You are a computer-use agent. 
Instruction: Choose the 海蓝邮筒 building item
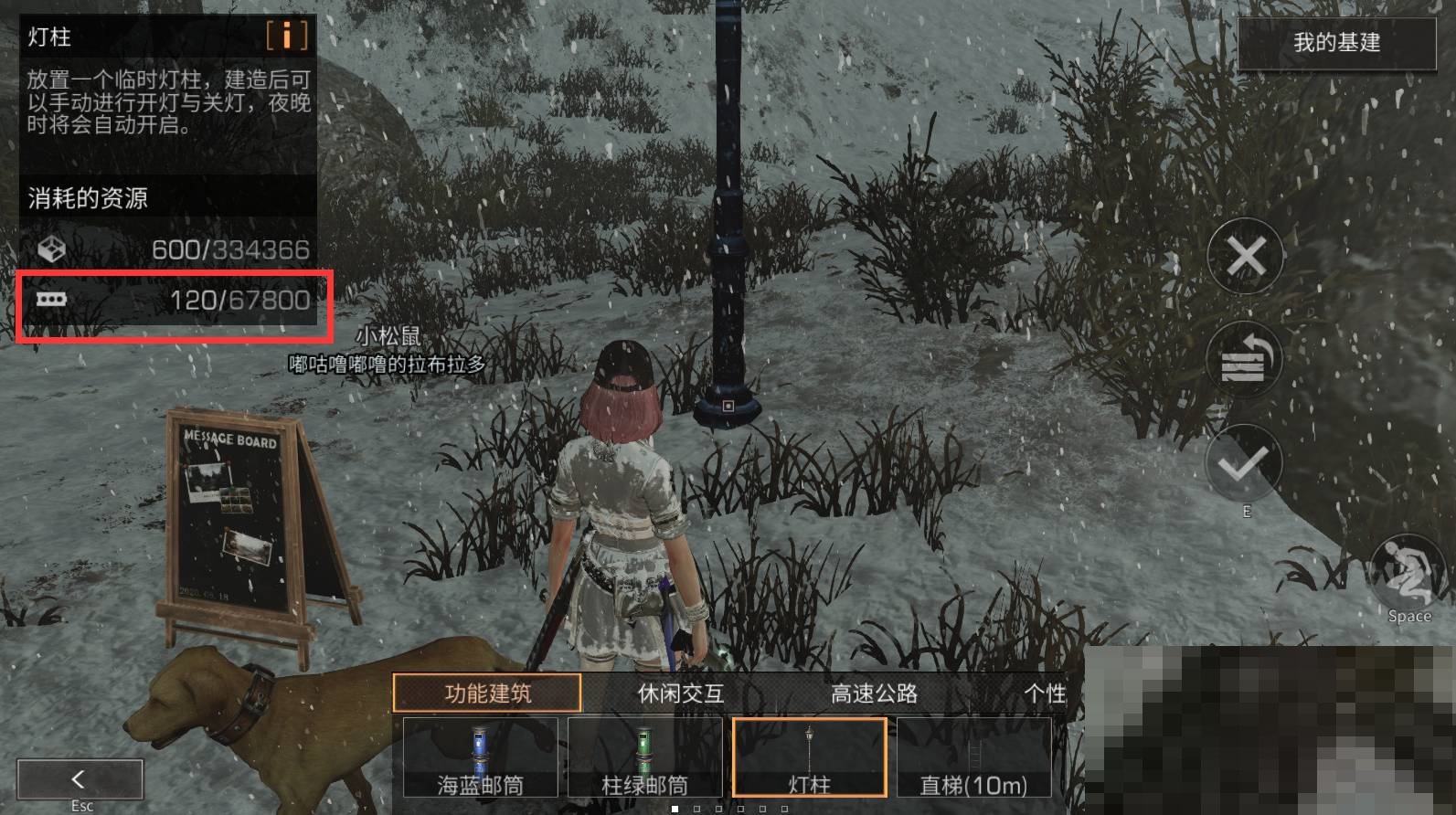pos(480,757)
